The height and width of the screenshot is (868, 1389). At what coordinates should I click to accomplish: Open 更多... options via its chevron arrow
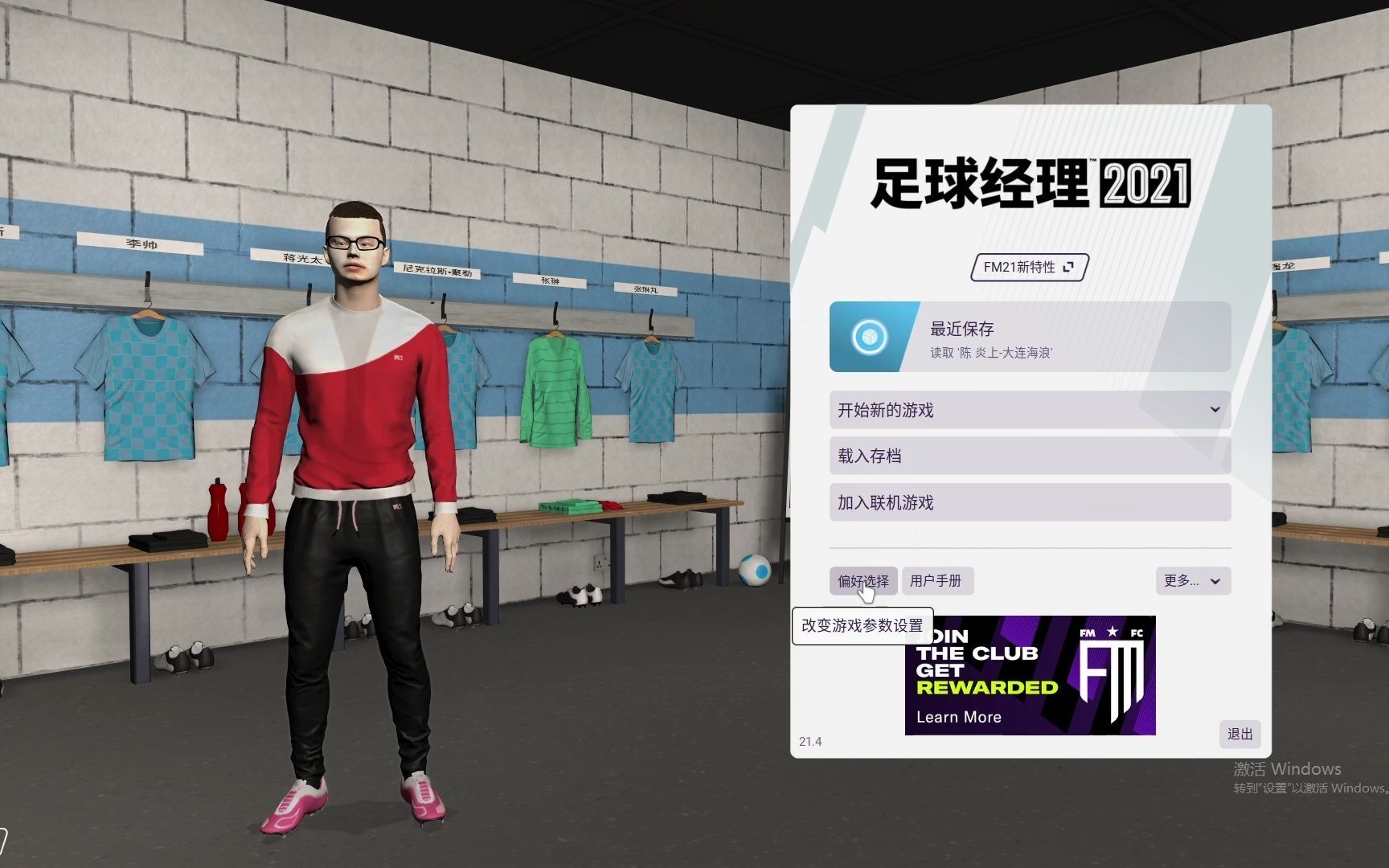1215,581
